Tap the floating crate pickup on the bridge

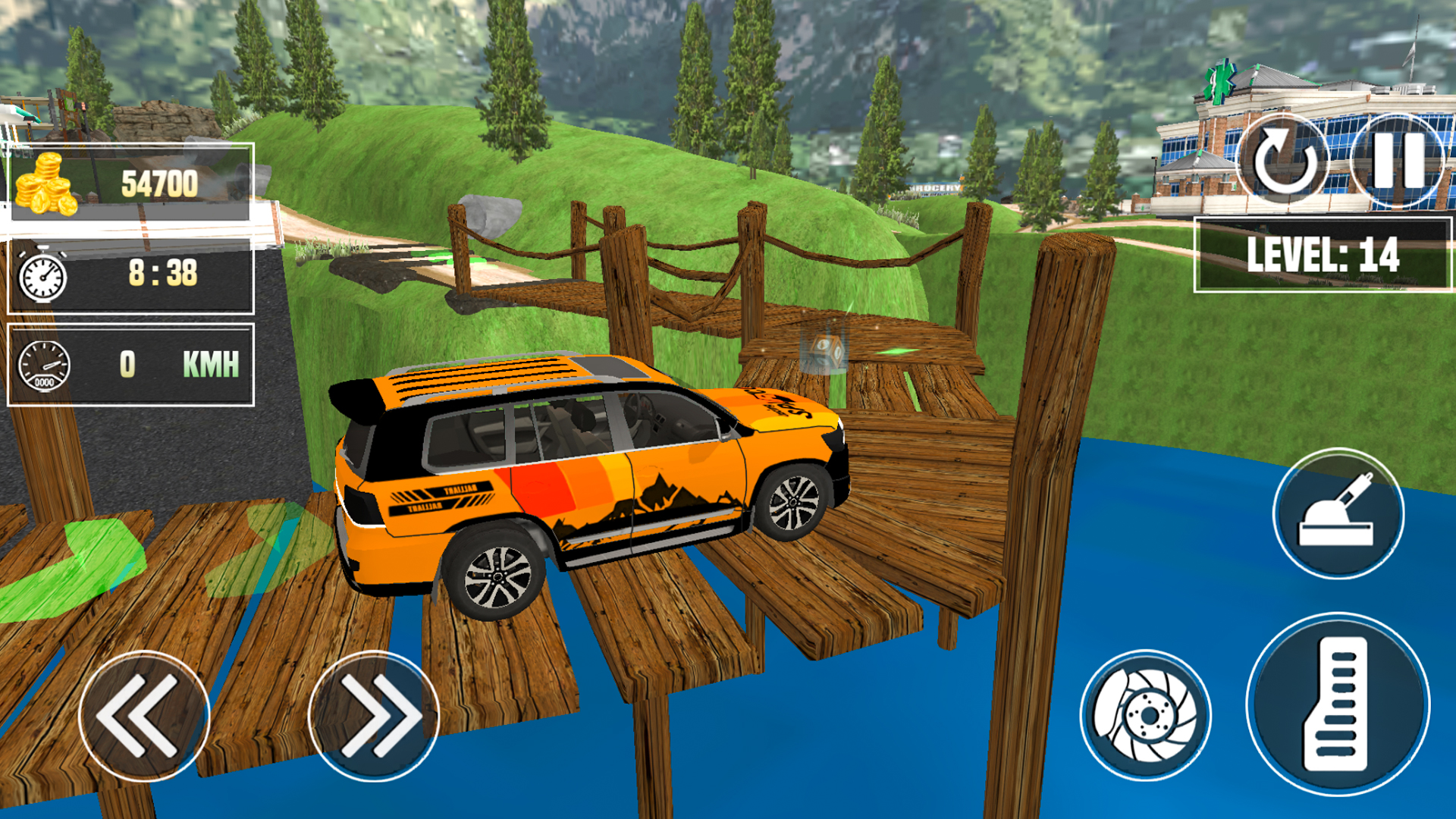click(x=827, y=349)
